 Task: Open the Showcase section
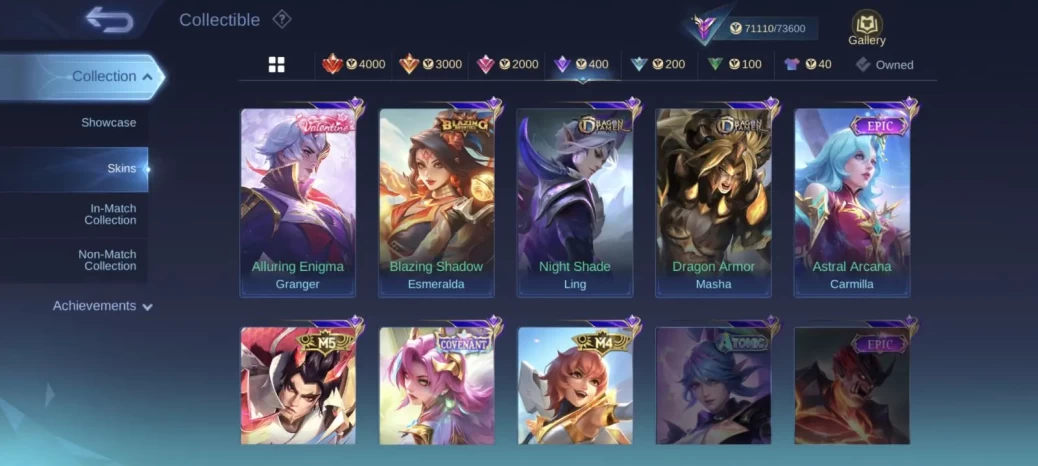[108, 122]
